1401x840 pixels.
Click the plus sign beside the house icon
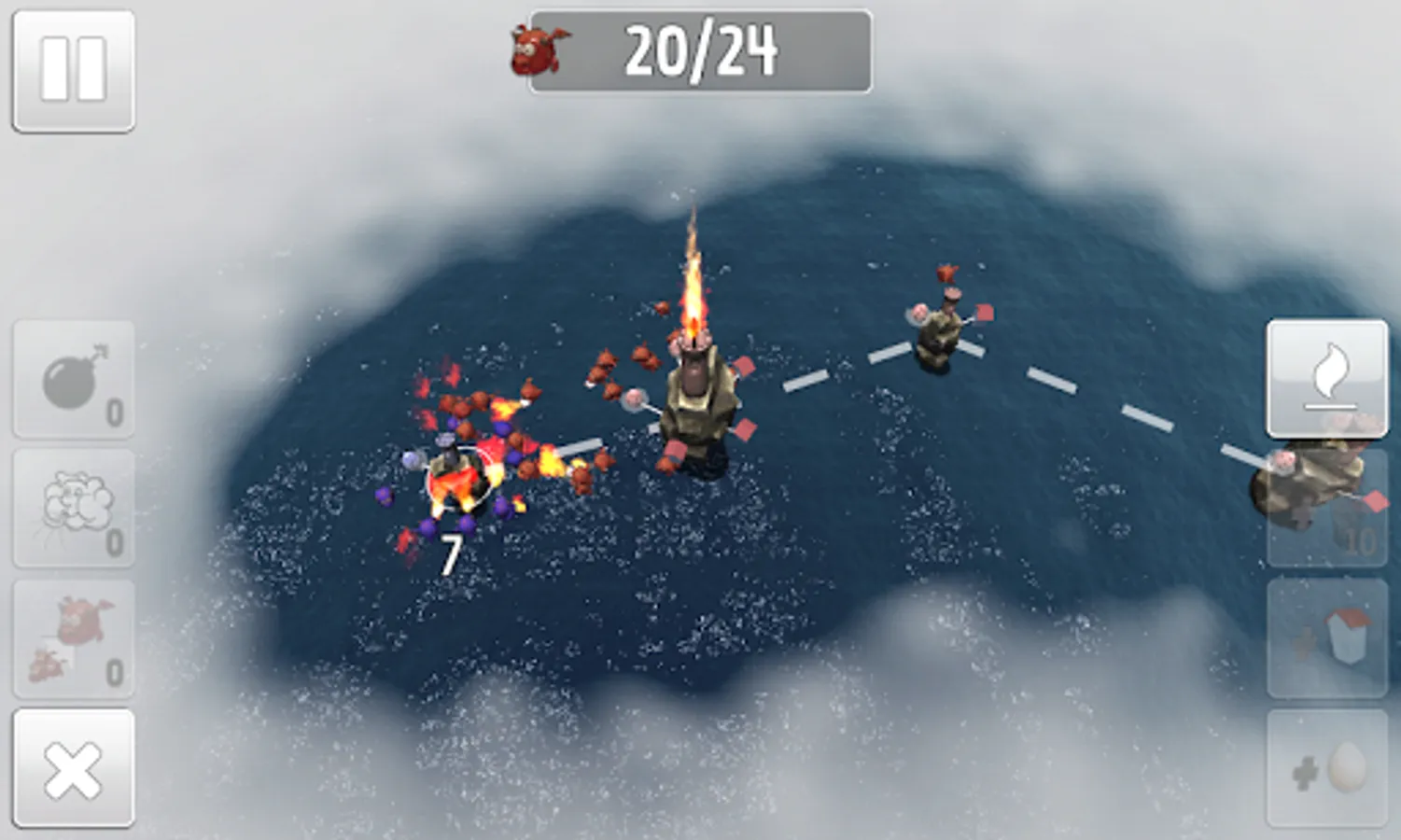point(1304,644)
